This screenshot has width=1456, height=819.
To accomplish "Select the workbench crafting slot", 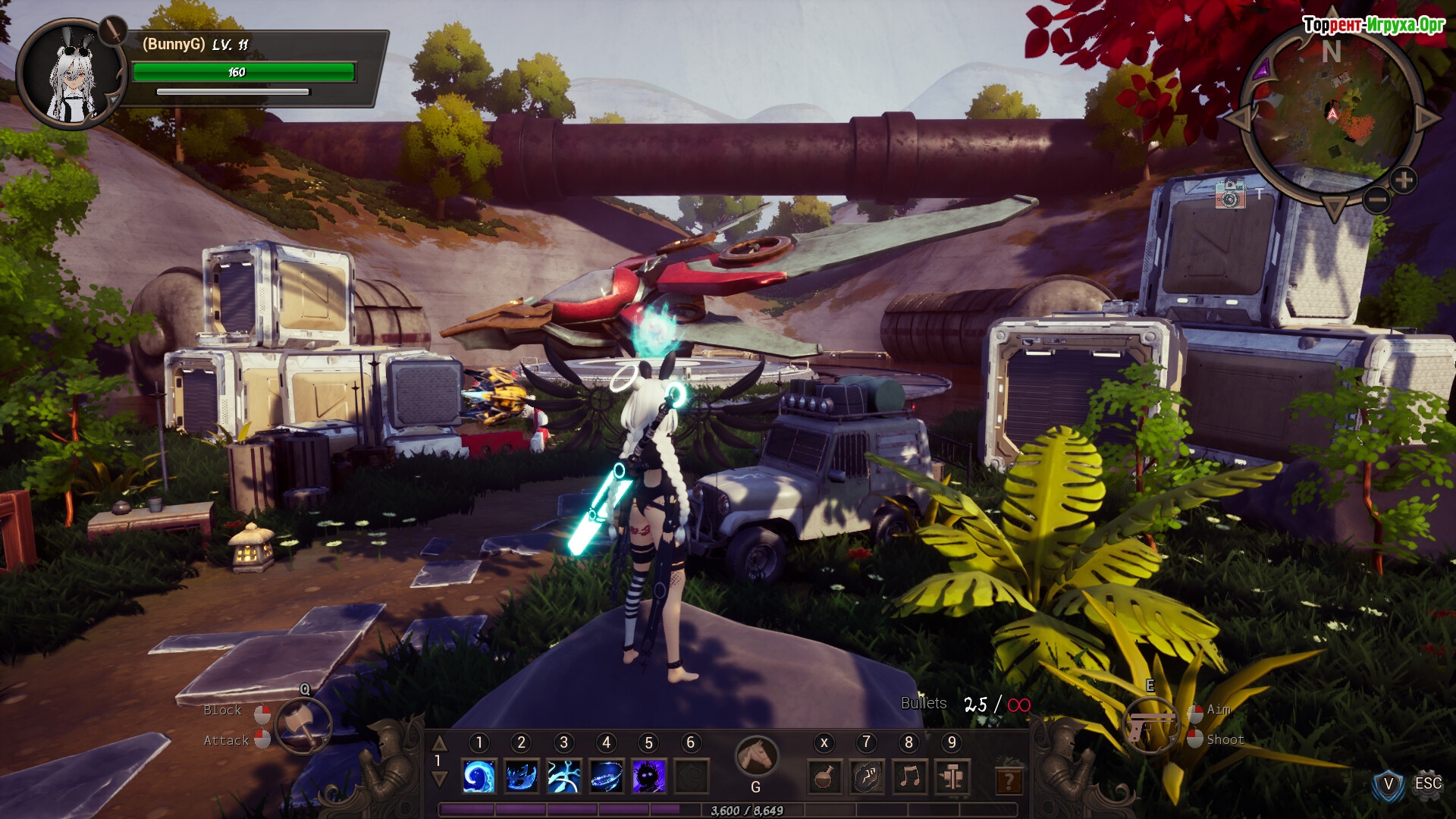I will pos(952,777).
